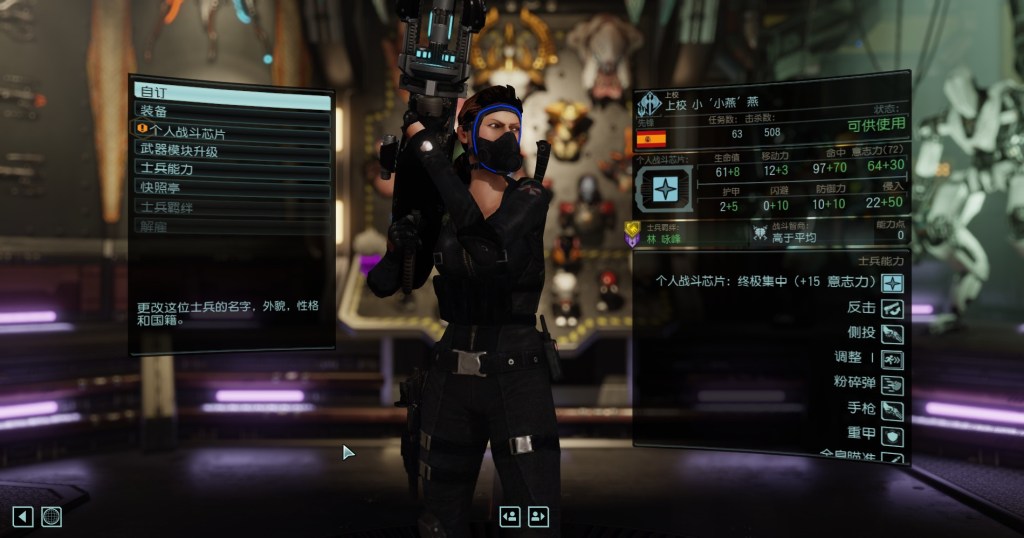Open the globe icon button
This screenshot has width=1024, height=538.
click(x=51, y=516)
